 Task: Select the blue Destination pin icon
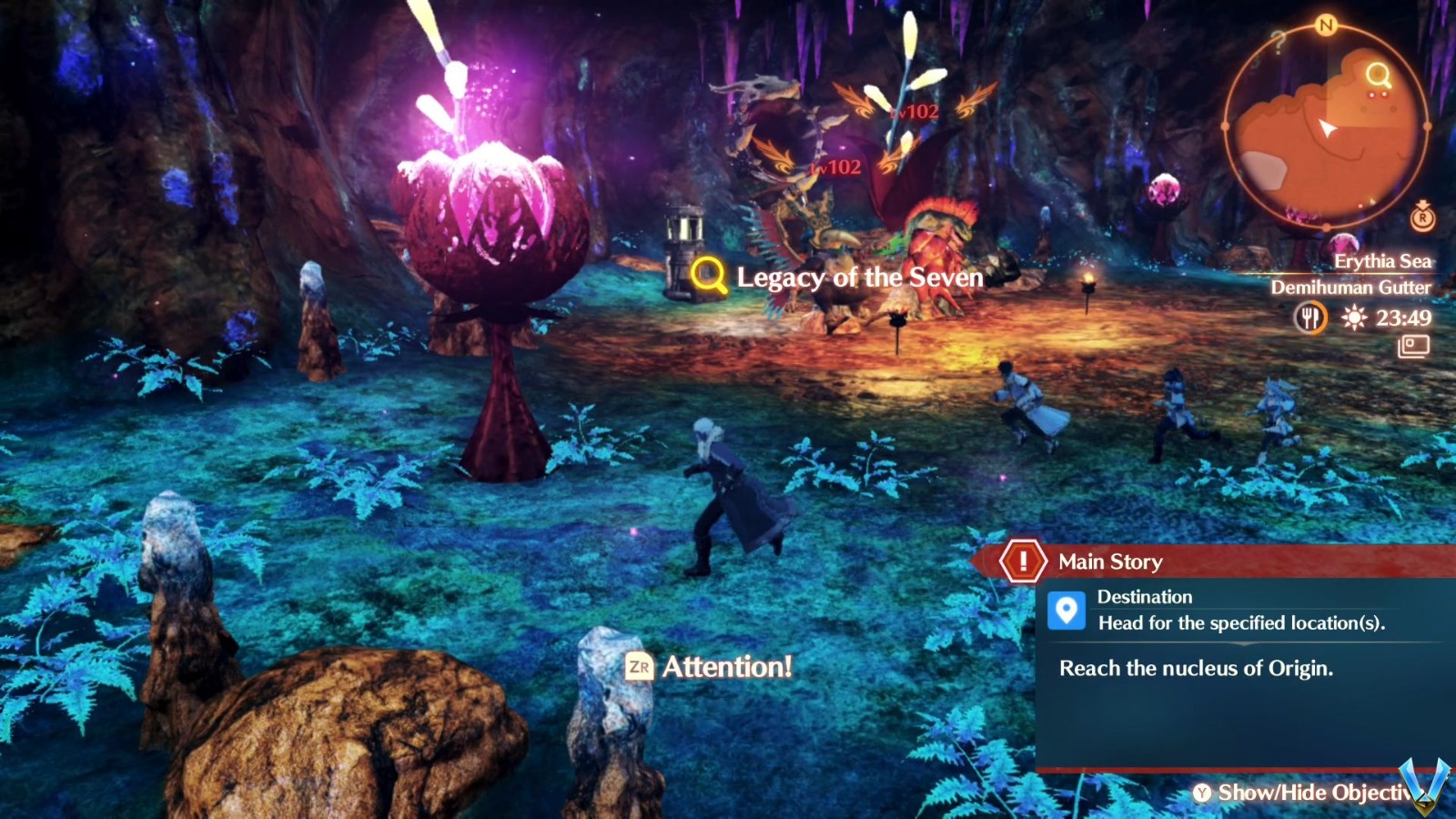click(x=1067, y=610)
